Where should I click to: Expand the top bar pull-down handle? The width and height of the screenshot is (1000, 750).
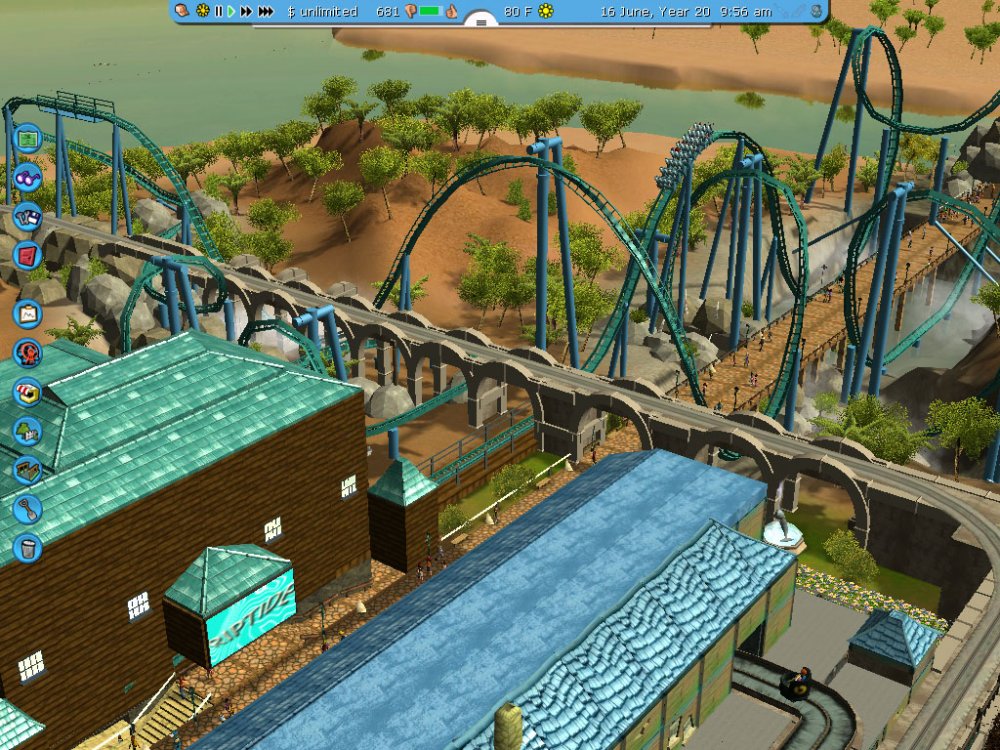[481, 19]
